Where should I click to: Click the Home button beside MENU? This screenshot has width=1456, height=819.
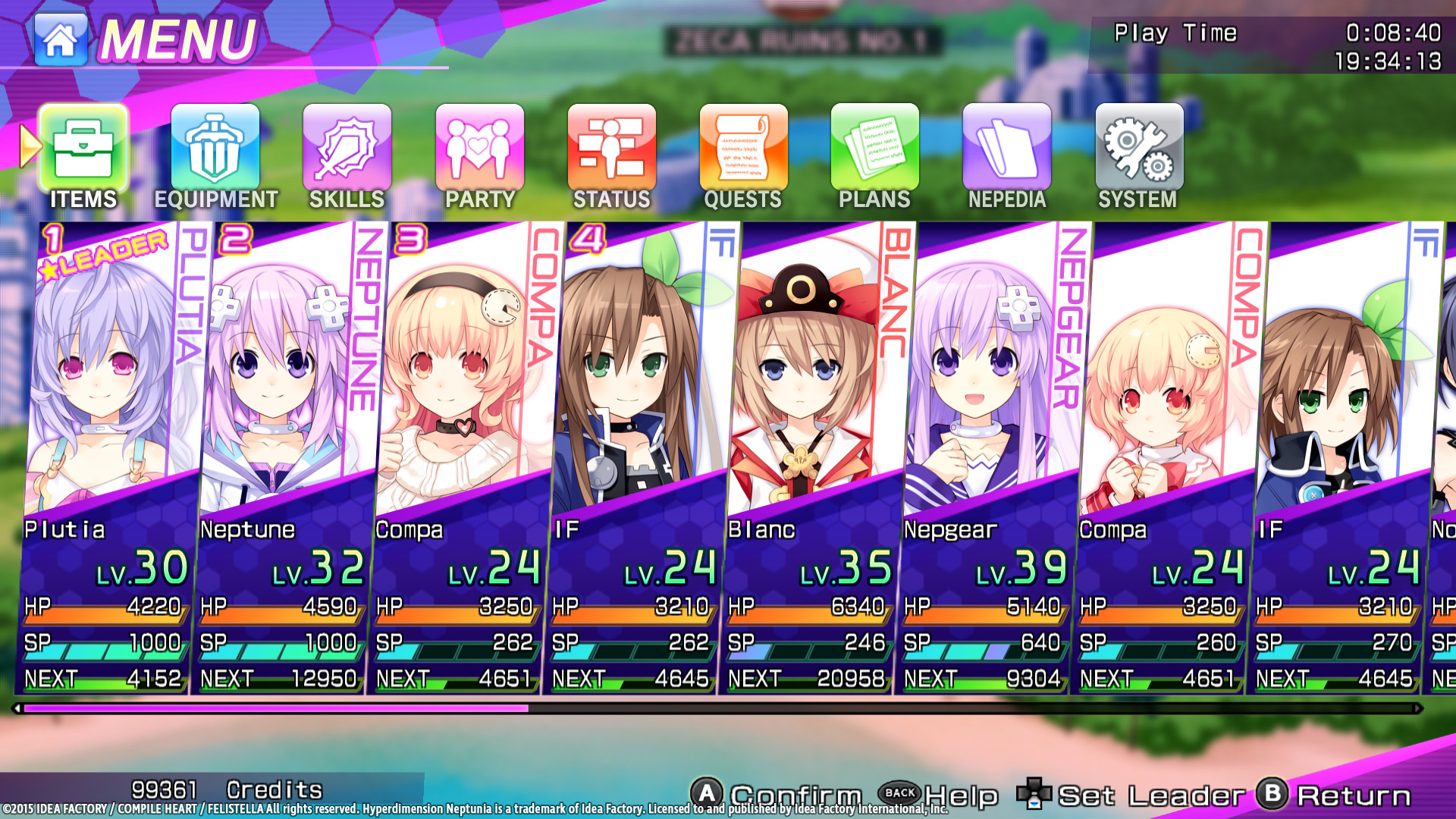pos(59,39)
